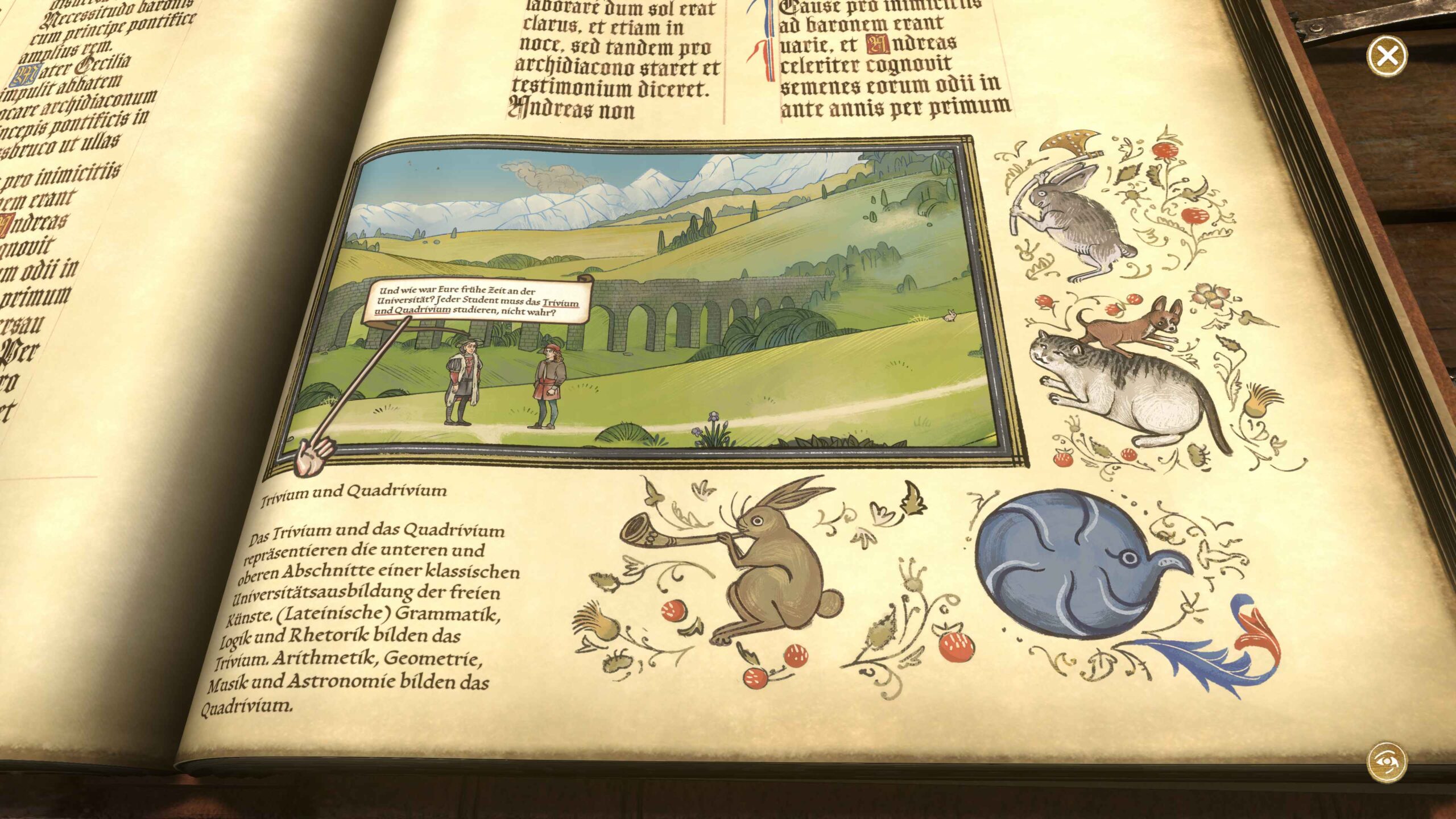Image resolution: width=1456 pixels, height=819 pixels.
Task: Close the glossary page view
Action: pos(1387,56)
